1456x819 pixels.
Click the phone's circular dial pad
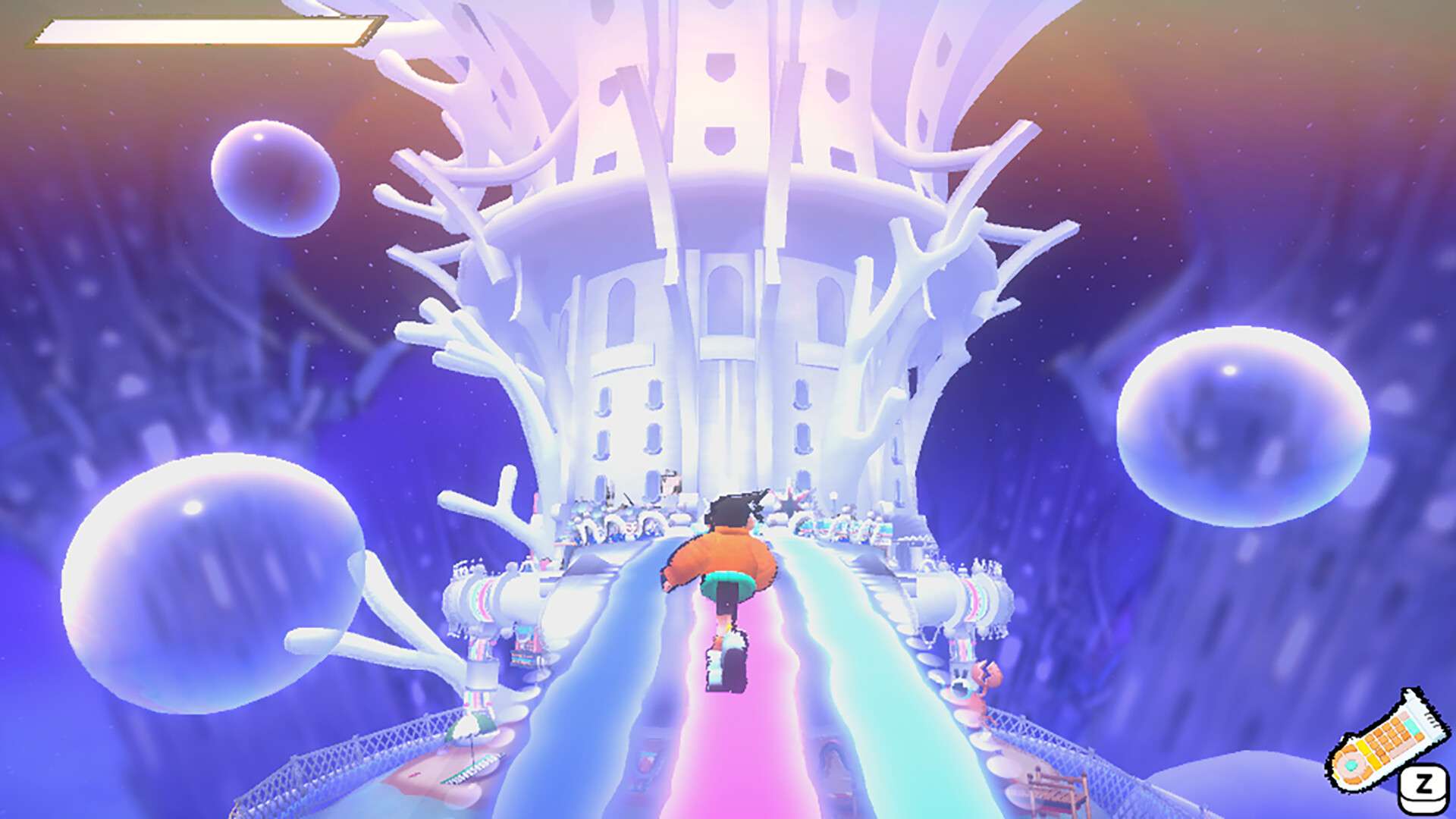point(1352,765)
